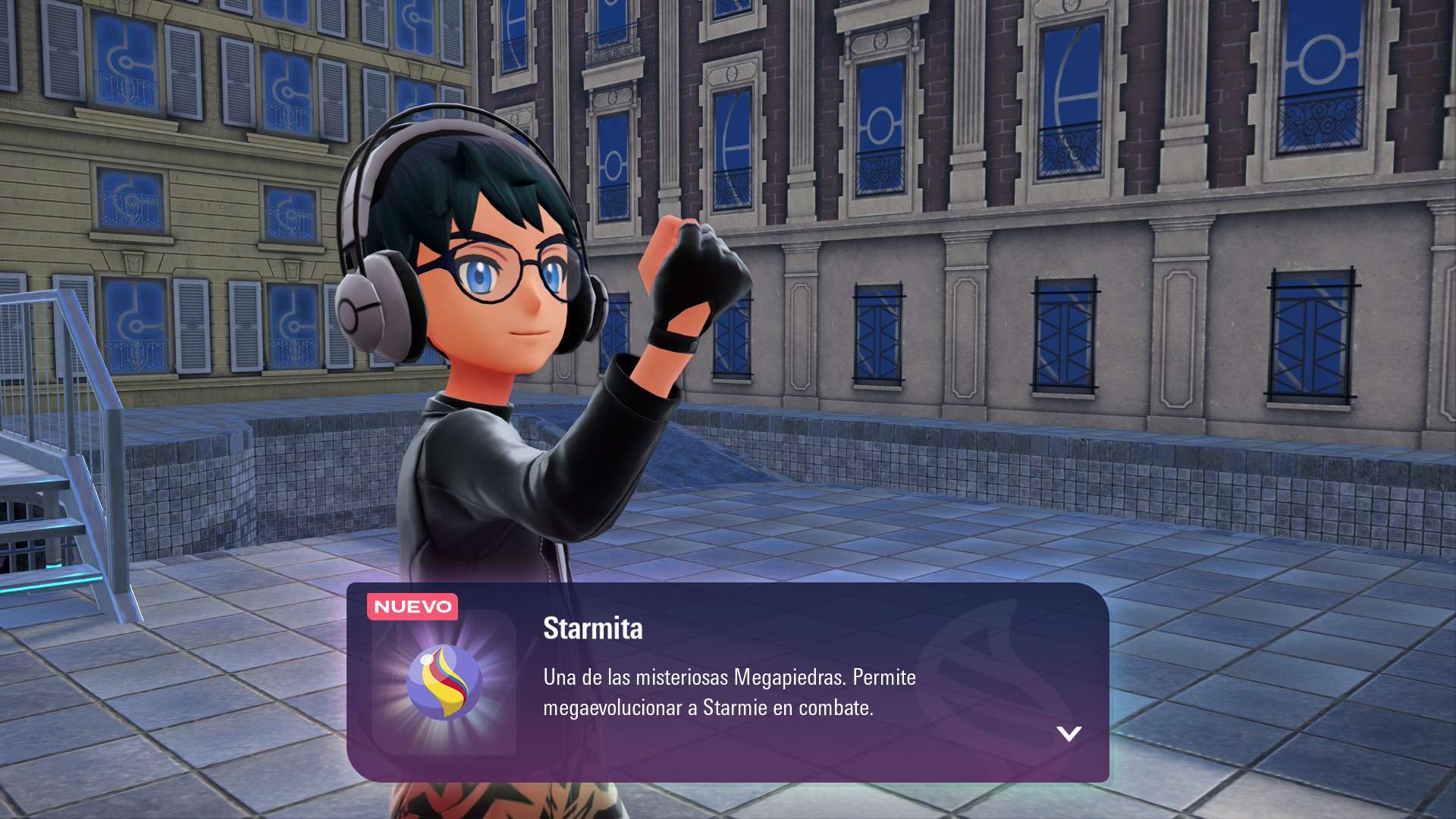Advance dialogue with the down arrow
1456x819 pixels.
[1068, 733]
